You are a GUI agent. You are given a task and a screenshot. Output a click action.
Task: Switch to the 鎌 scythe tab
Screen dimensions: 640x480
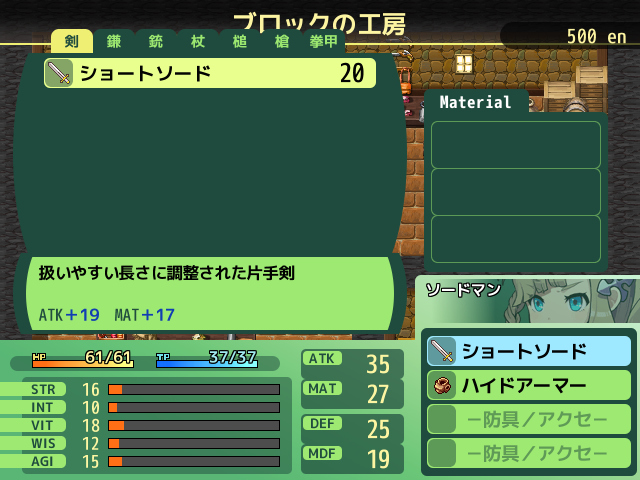[114, 42]
